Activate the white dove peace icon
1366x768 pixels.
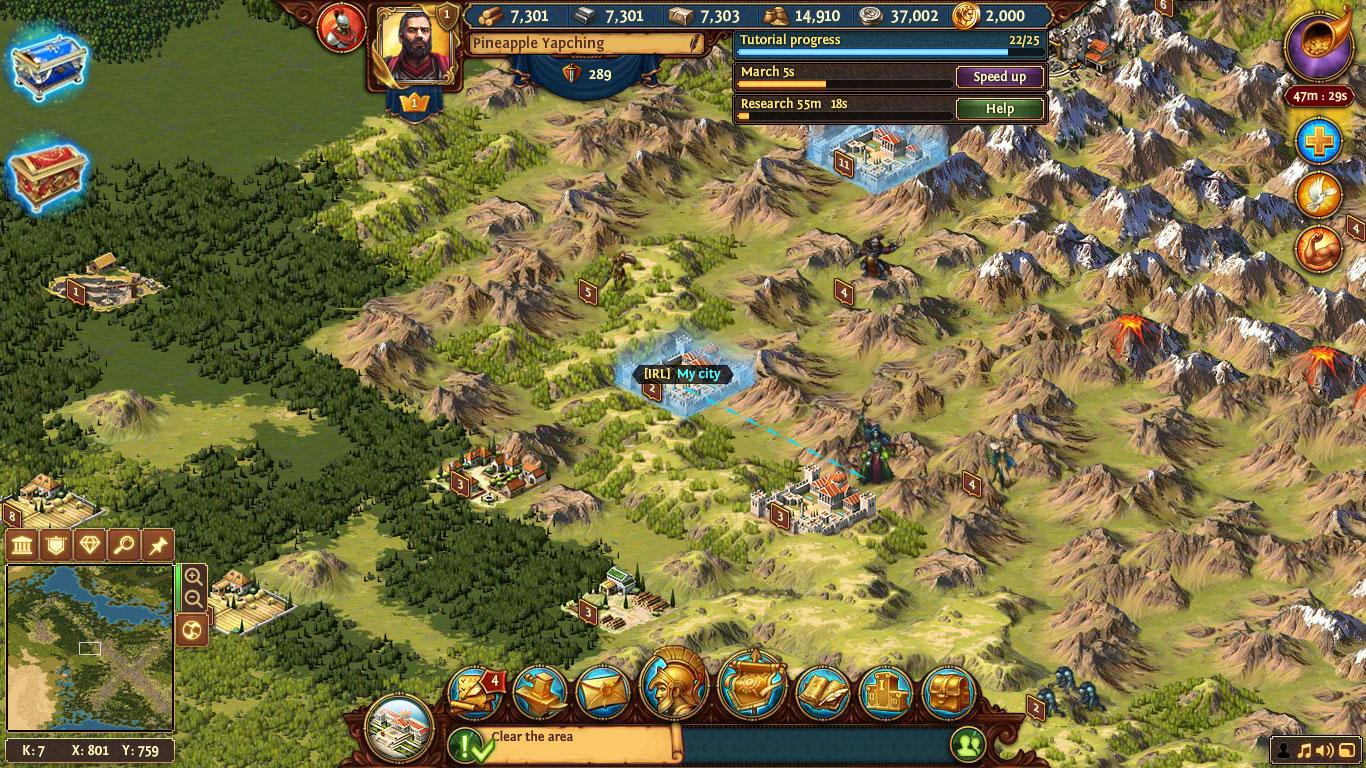(x=1319, y=195)
